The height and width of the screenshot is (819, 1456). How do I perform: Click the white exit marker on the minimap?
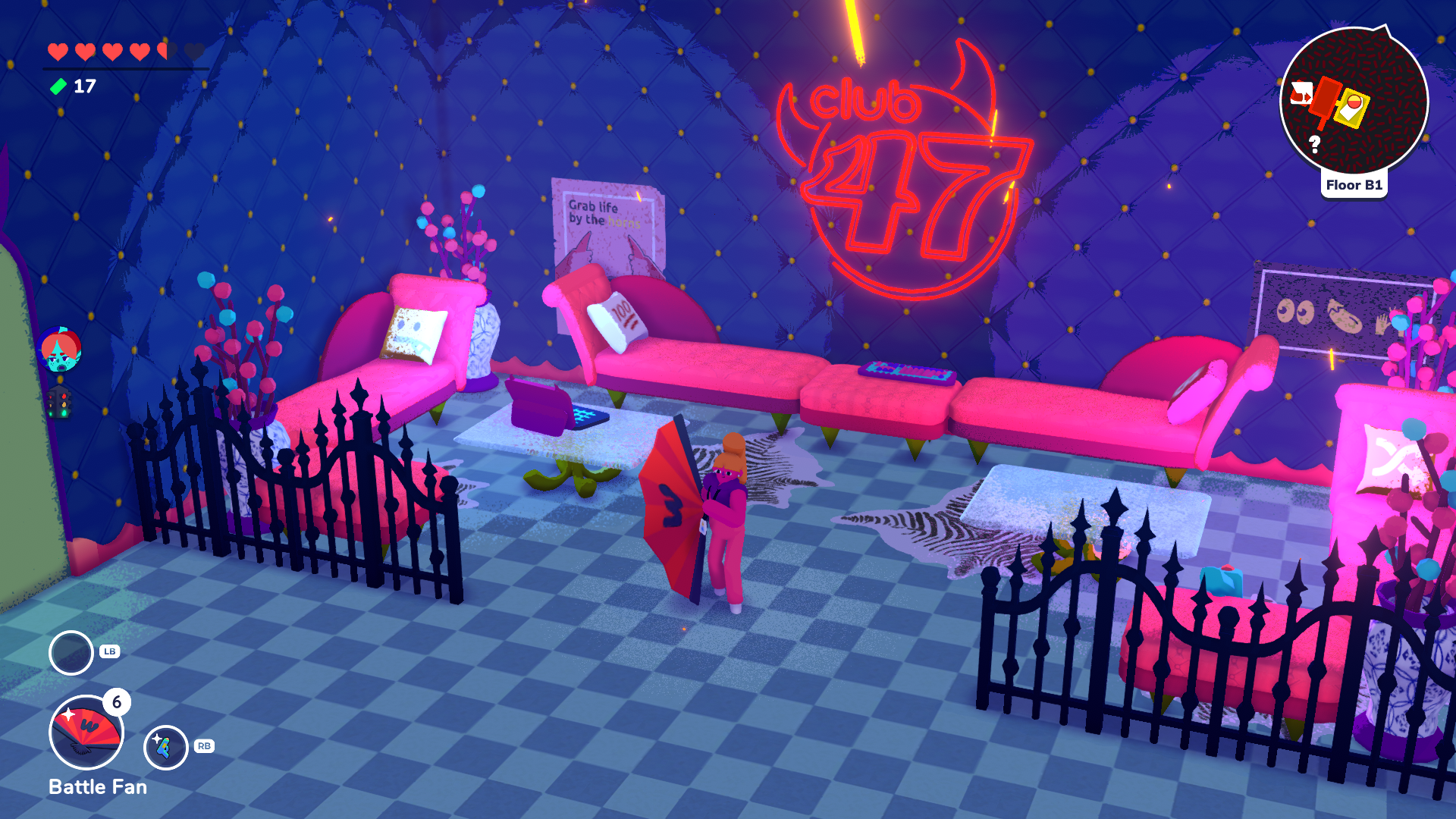[x=1302, y=93]
